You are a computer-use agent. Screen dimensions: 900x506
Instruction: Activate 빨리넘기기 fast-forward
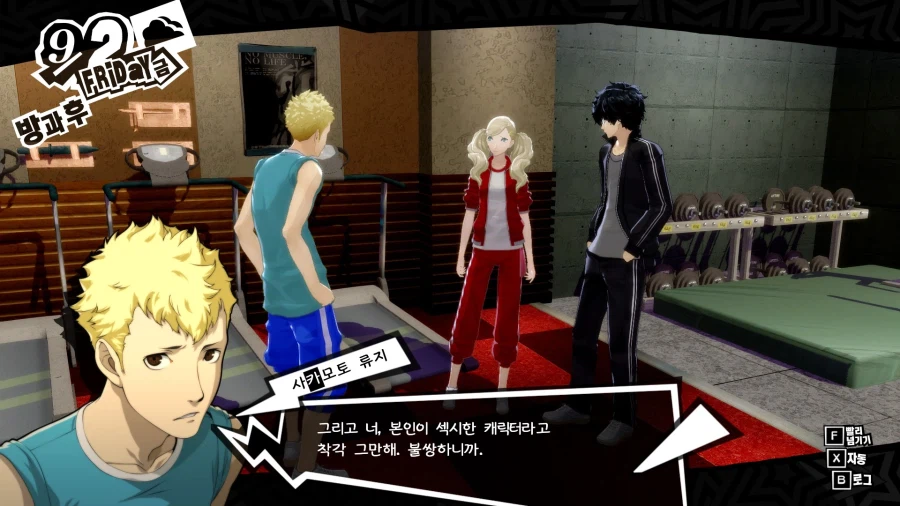pyautogui.click(x=847, y=436)
